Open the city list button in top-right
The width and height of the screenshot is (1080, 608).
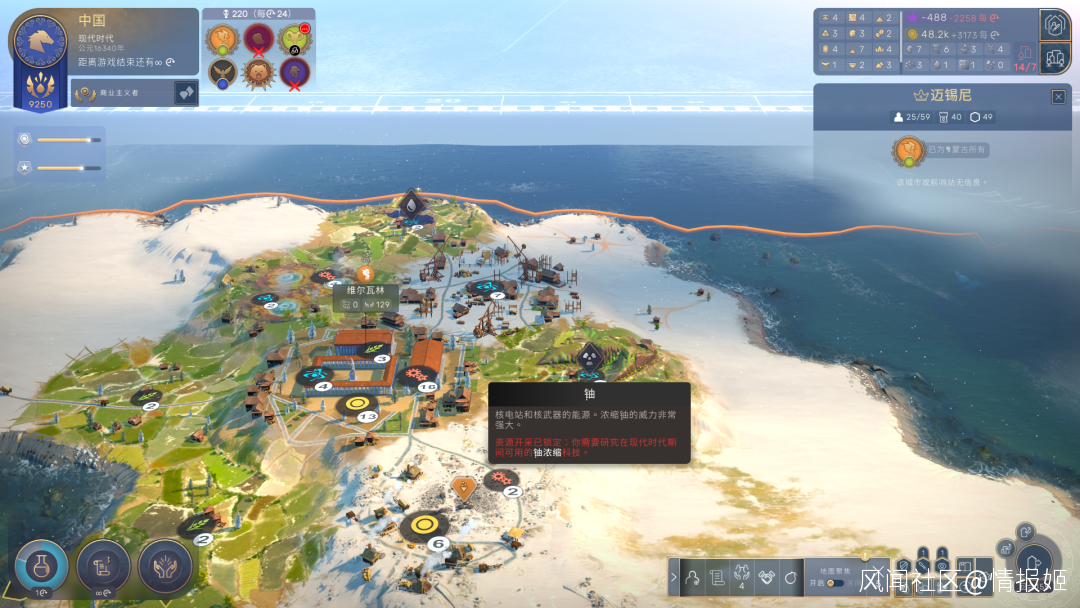[1055, 57]
